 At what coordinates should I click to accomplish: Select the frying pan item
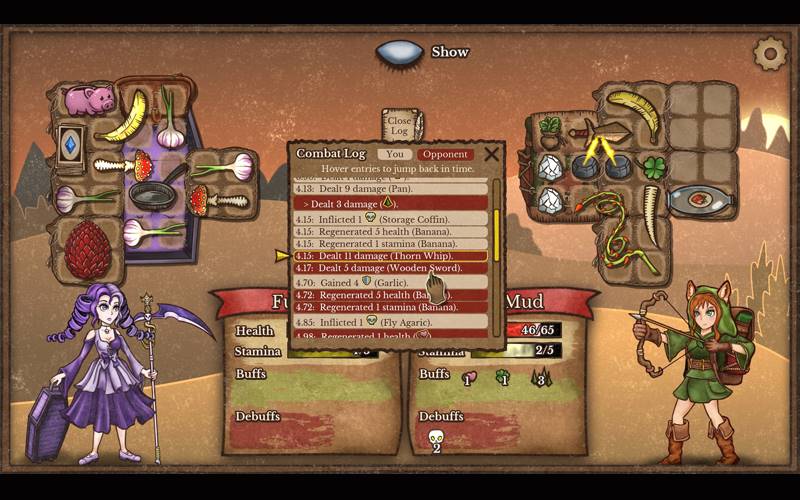[152, 193]
